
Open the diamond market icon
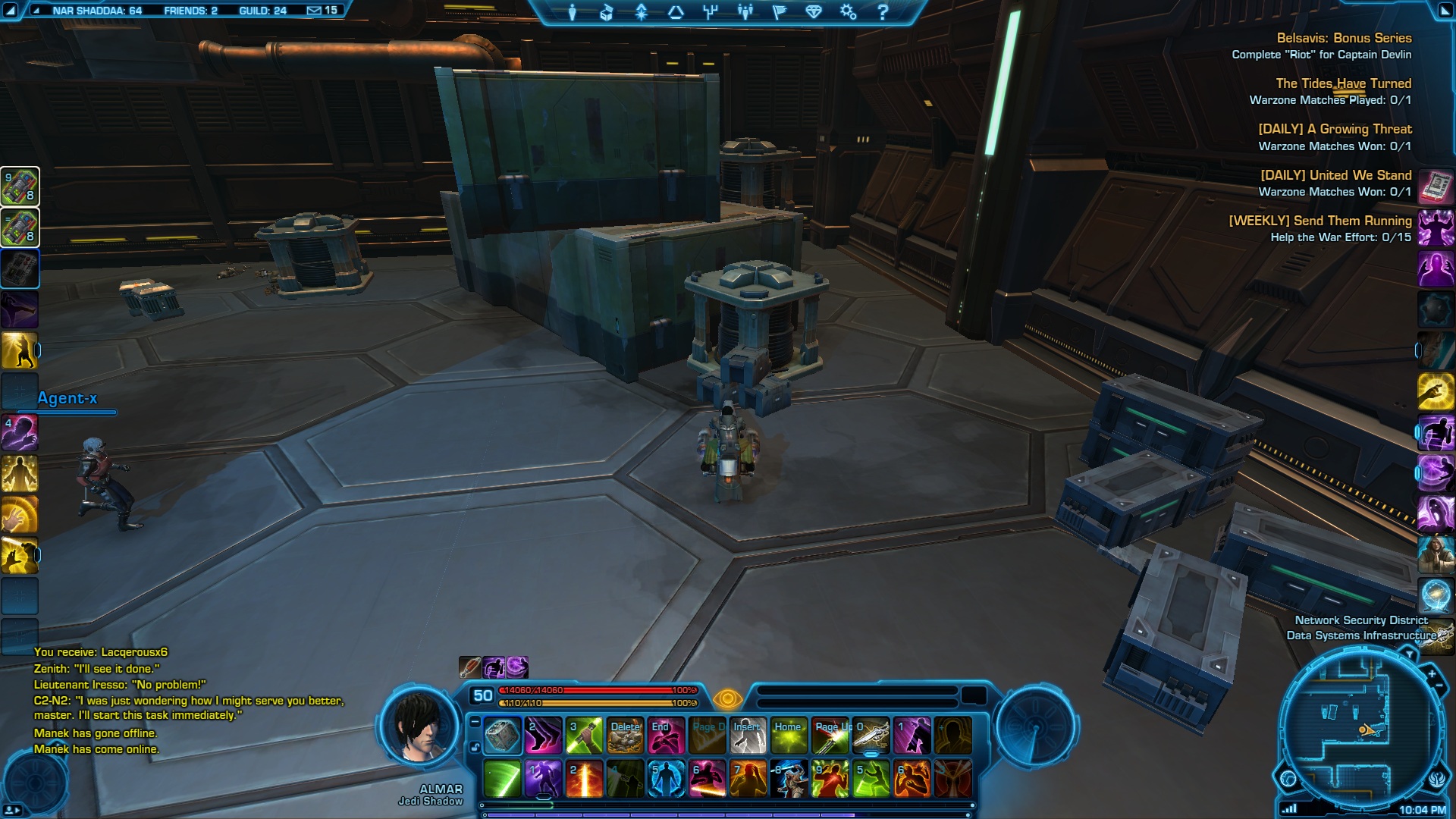pos(814,12)
